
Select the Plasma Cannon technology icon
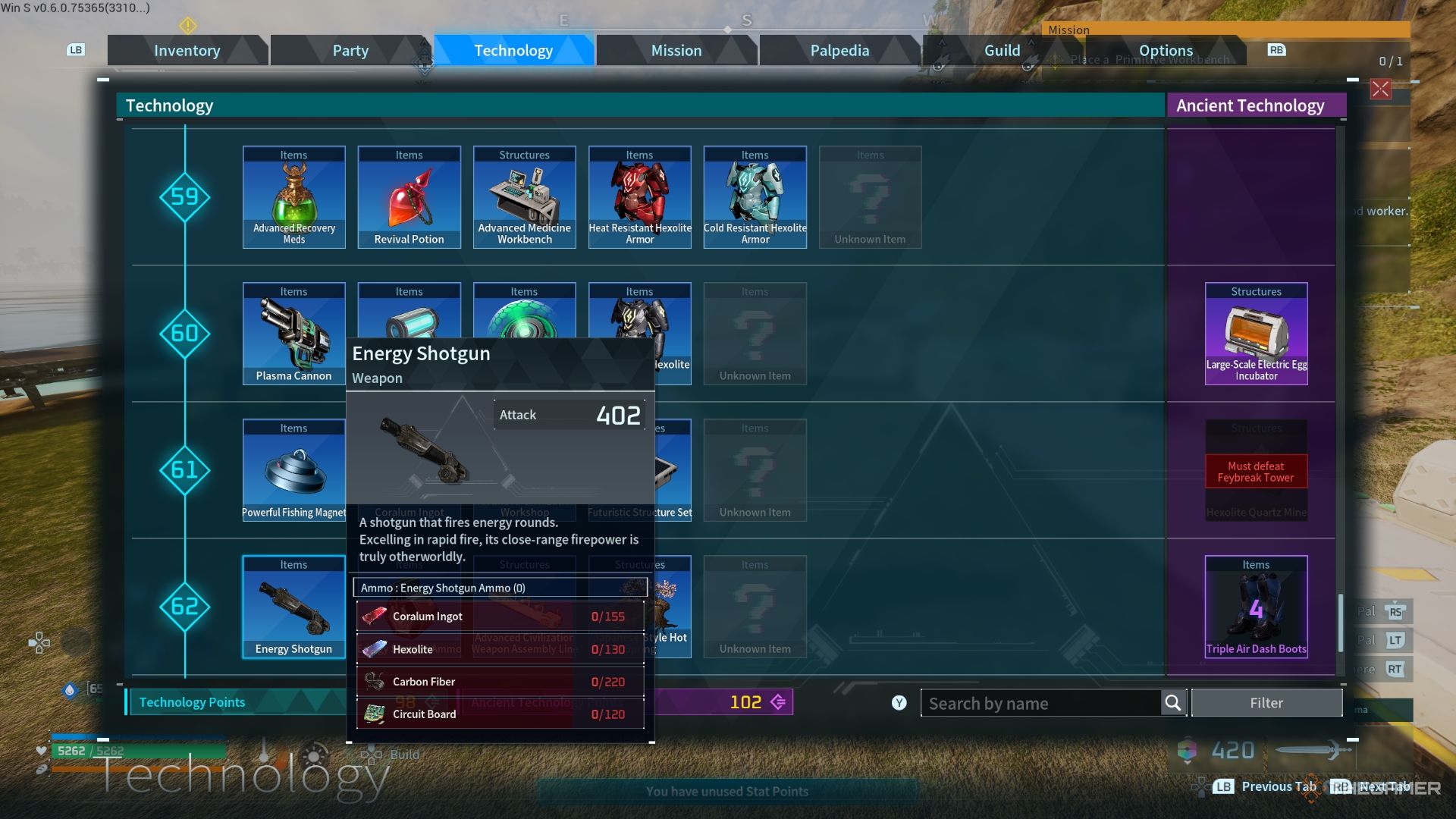(x=293, y=334)
